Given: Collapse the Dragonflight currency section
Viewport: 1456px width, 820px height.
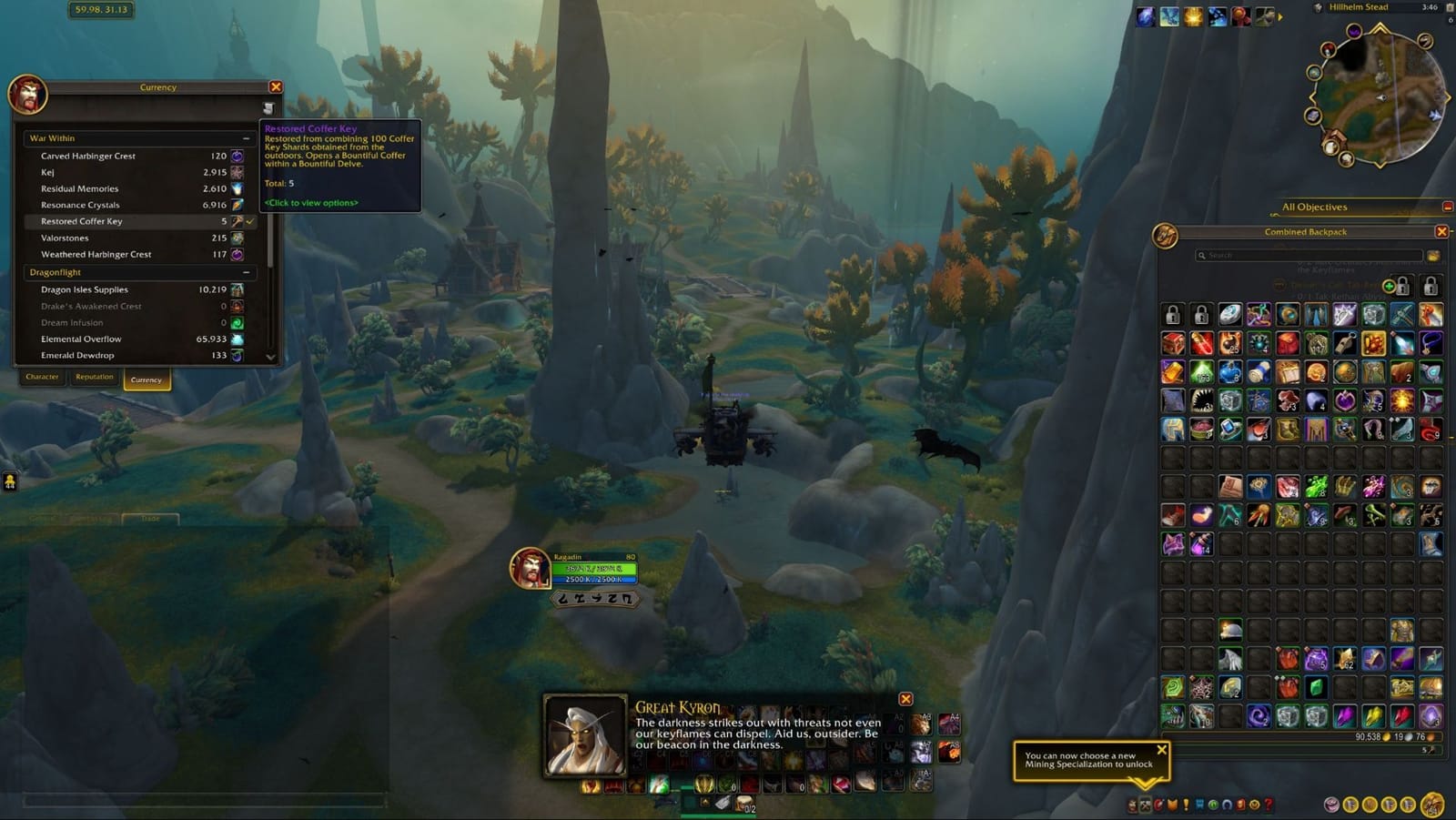Looking at the screenshot, I should point(246,272).
